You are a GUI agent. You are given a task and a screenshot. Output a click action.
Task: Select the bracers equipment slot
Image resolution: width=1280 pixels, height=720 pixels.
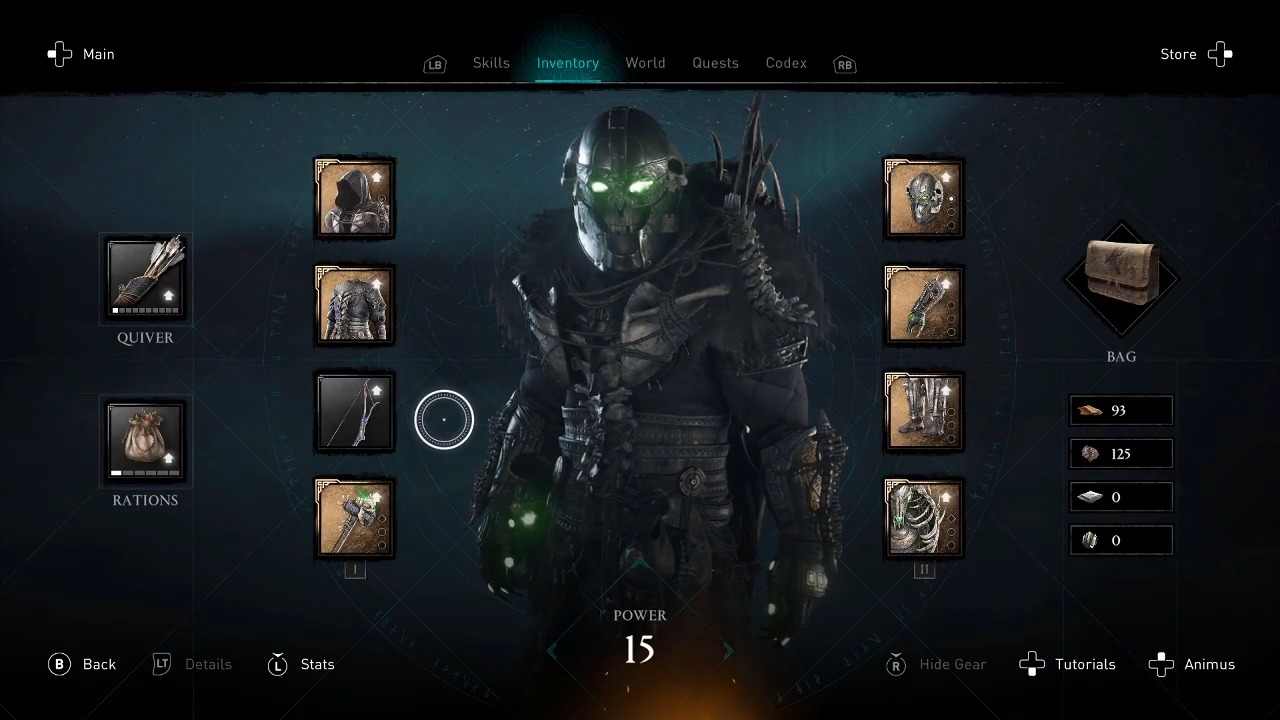(x=924, y=305)
